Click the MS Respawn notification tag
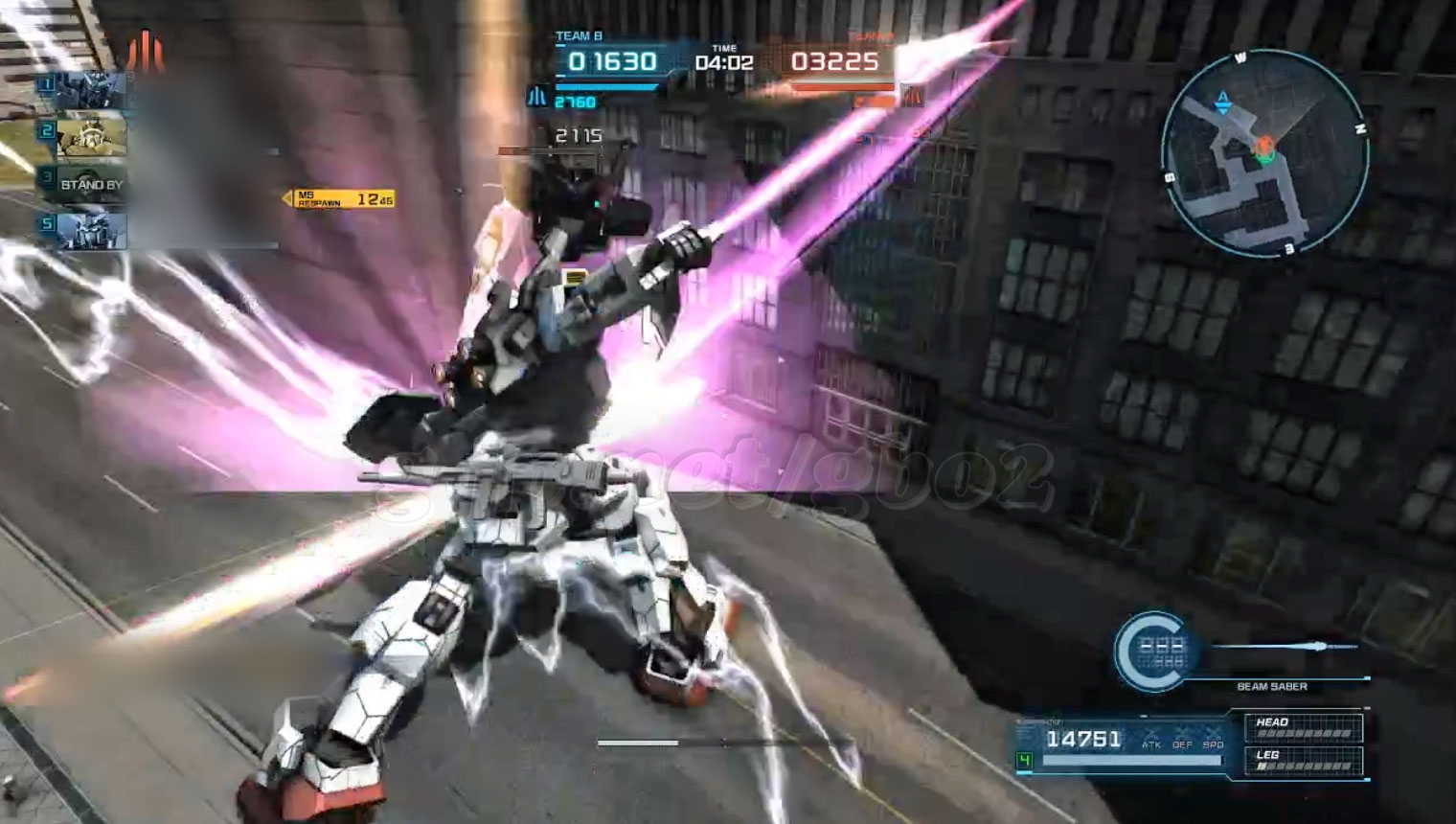Screen dimensions: 1456x824 [338, 199]
